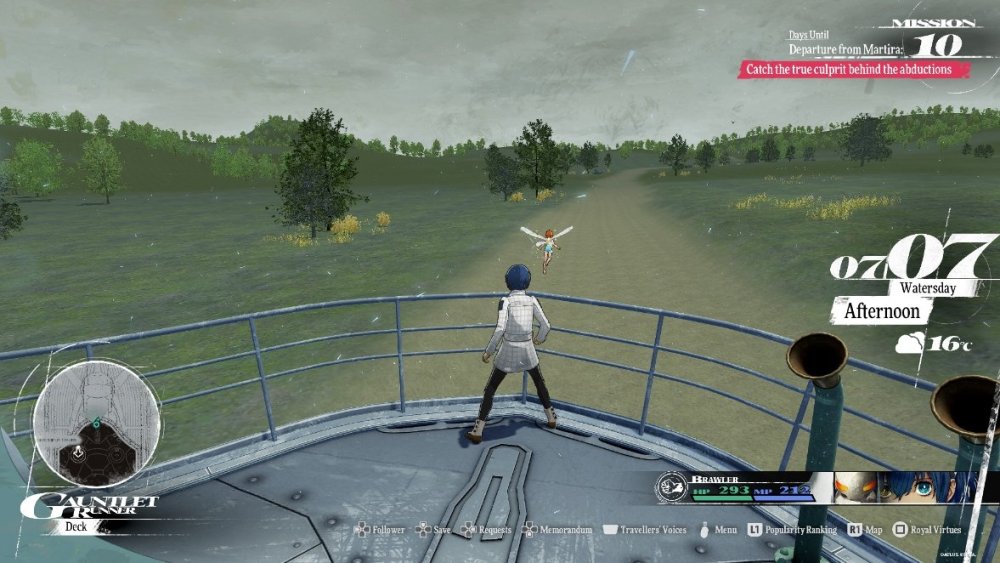Viewport: 1000px width, 563px height.
Task: Select the mission objective about the abductions
Action: pos(845,70)
